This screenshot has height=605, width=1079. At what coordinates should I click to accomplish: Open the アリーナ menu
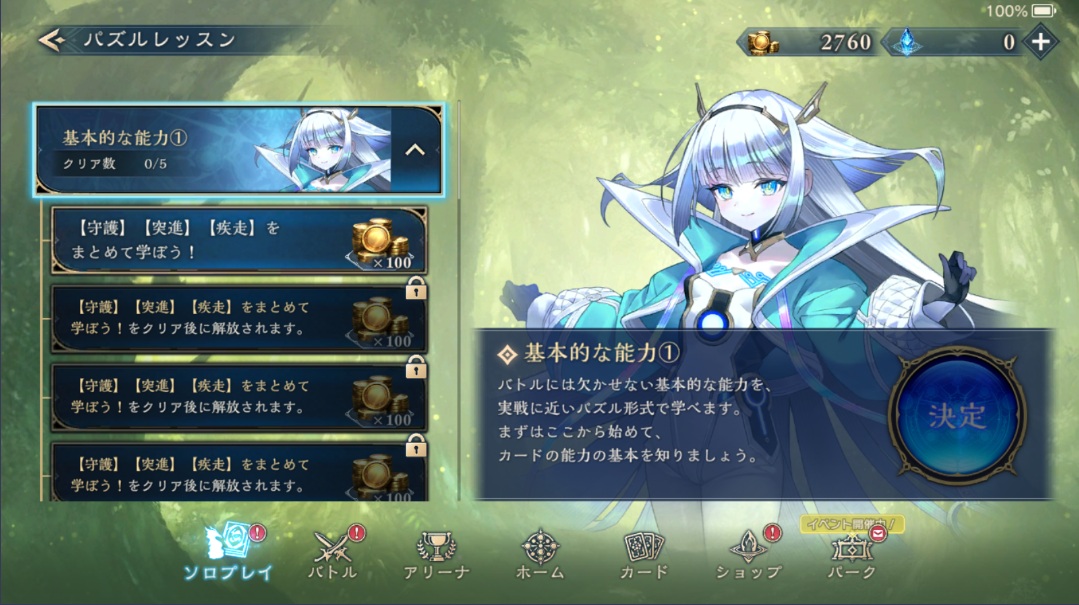point(436,553)
